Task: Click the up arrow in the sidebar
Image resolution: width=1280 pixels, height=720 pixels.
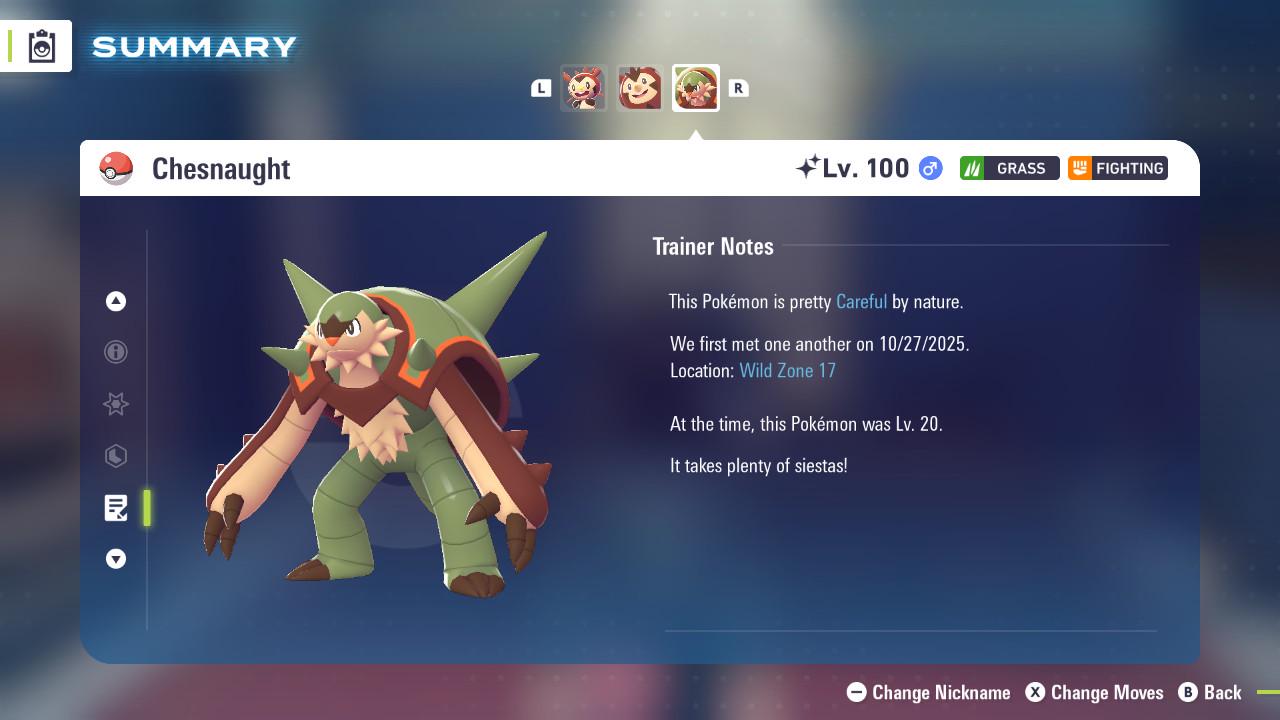Action: coord(116,301)
